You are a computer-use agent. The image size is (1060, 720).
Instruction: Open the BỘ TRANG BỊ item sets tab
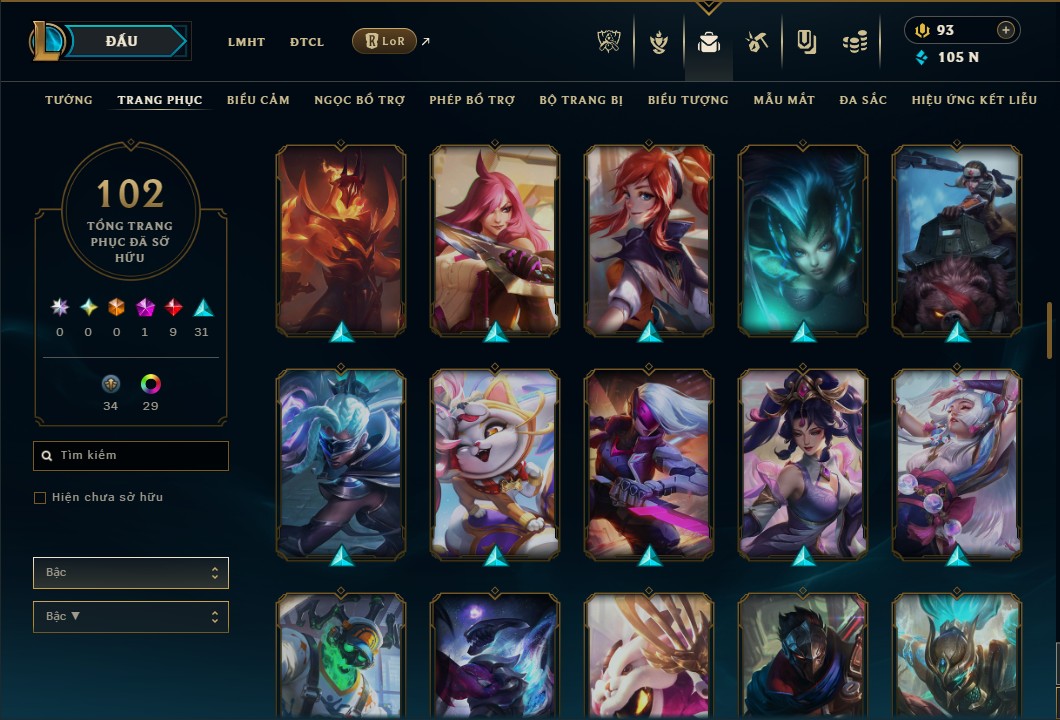pos(581,100)
